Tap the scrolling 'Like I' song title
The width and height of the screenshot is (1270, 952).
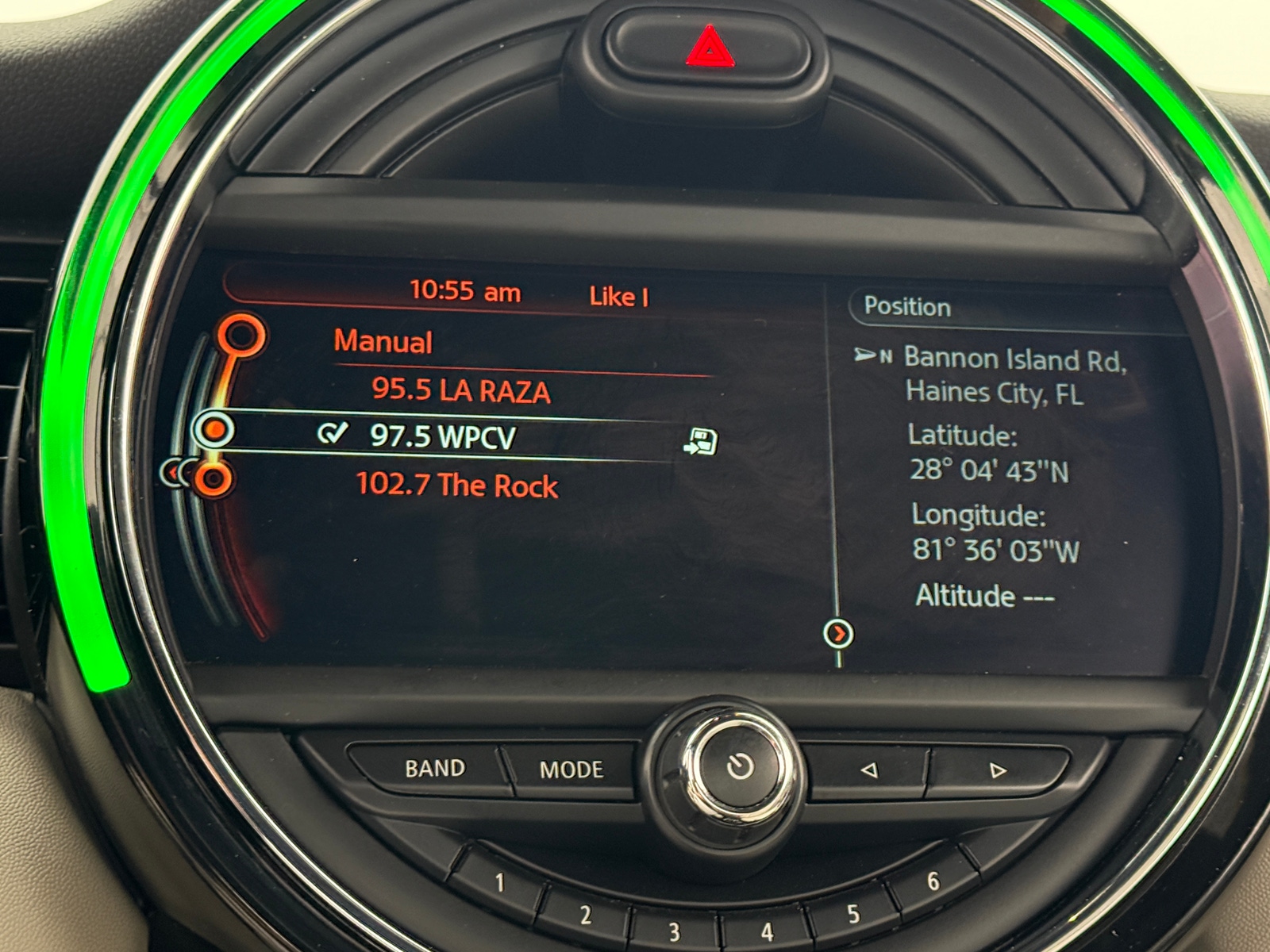(x=618, y=295)
